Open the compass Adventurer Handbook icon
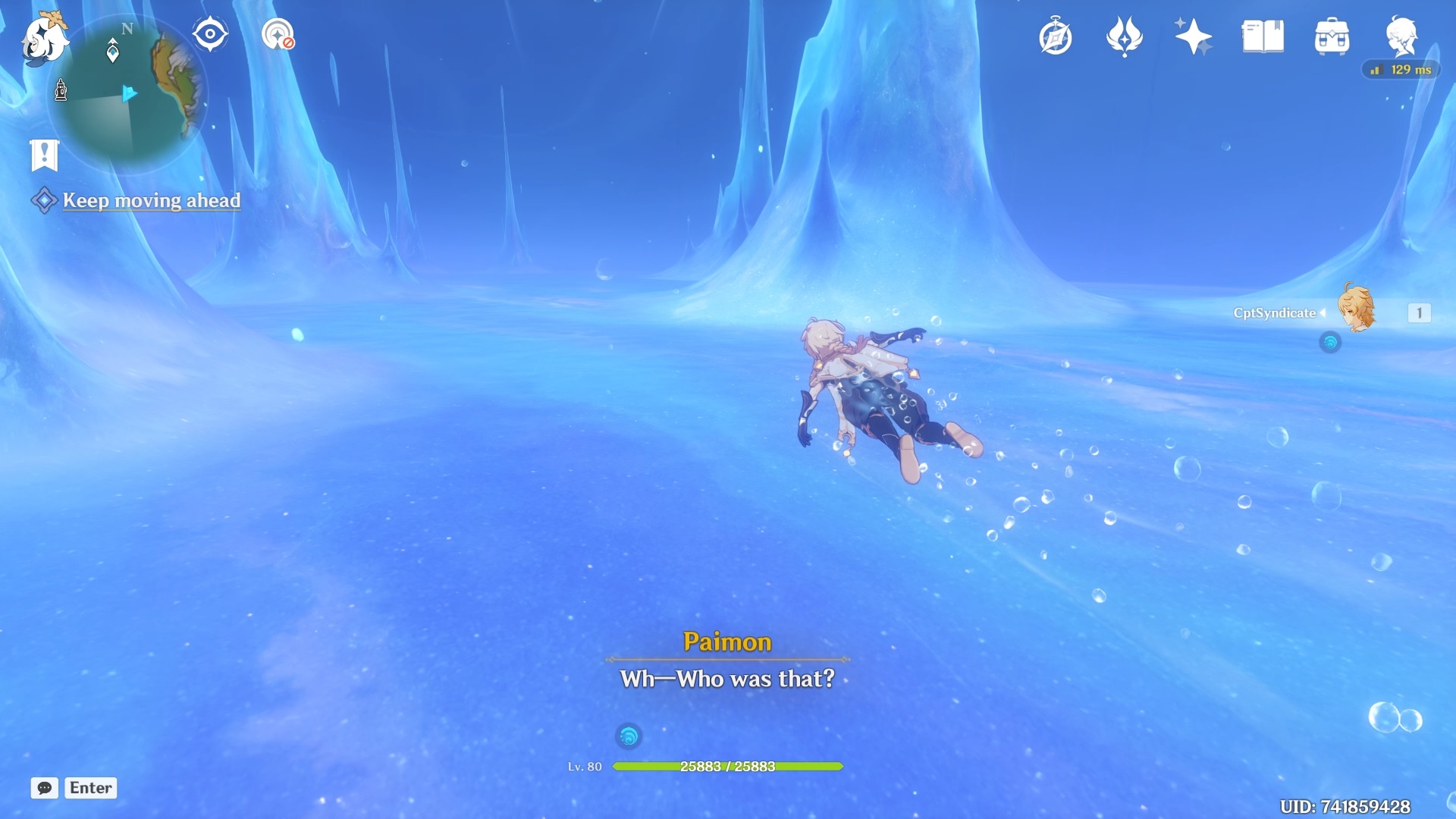The width and height of the screenshot is (1456, 819). point(1055,36)
